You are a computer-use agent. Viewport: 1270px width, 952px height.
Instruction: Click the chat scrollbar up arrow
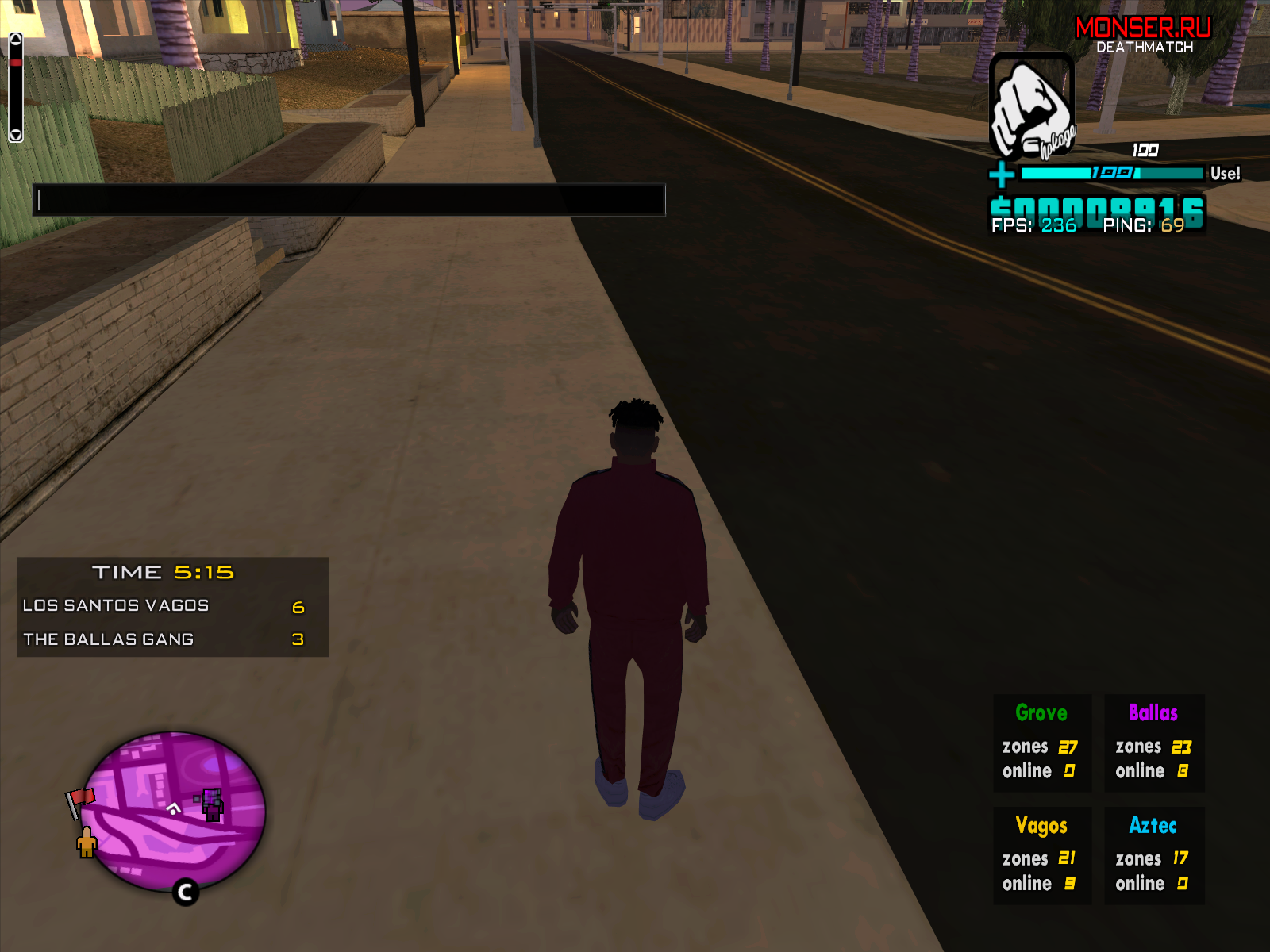16,39
